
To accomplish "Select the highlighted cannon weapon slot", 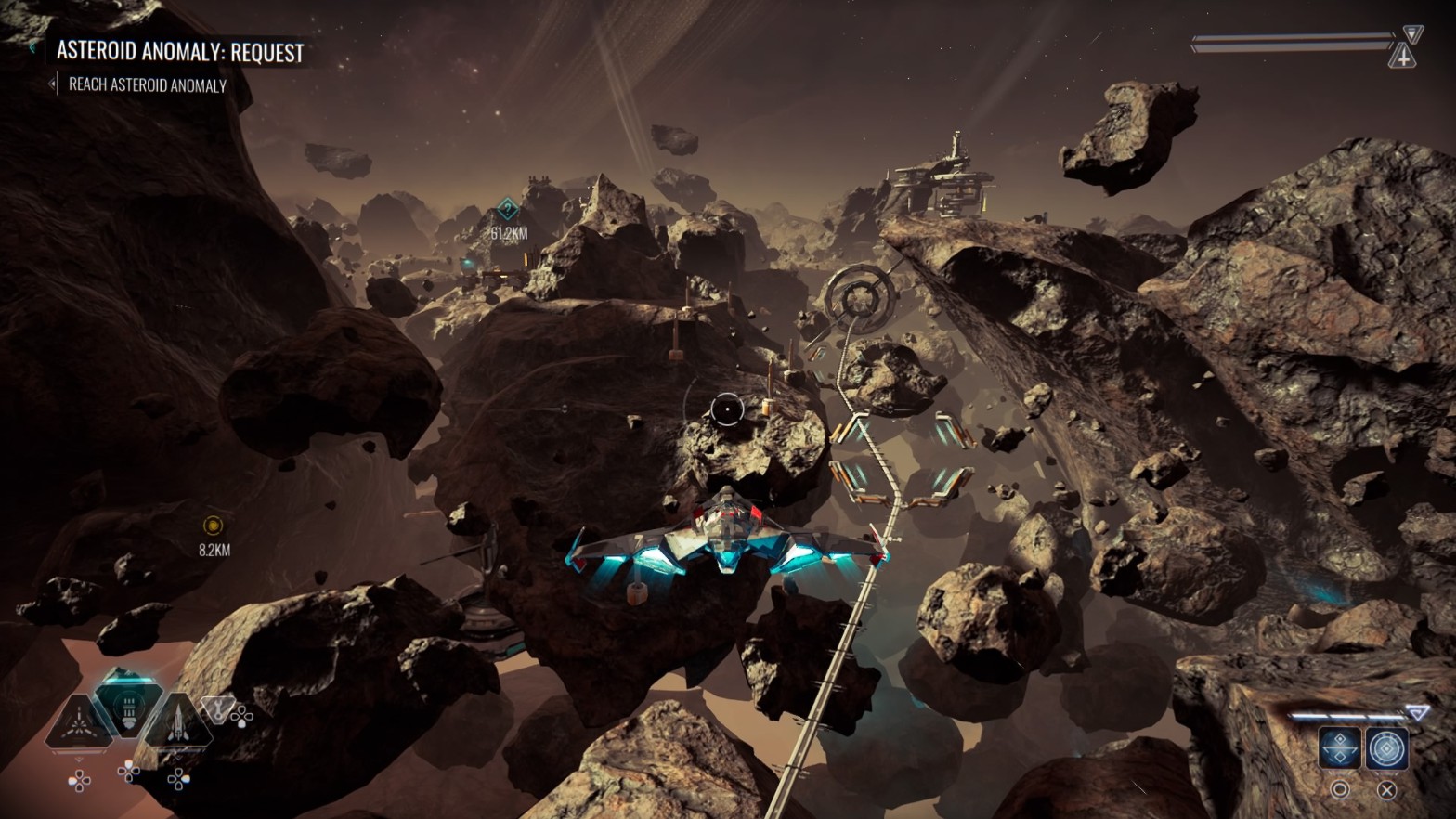I will (129, 707).
